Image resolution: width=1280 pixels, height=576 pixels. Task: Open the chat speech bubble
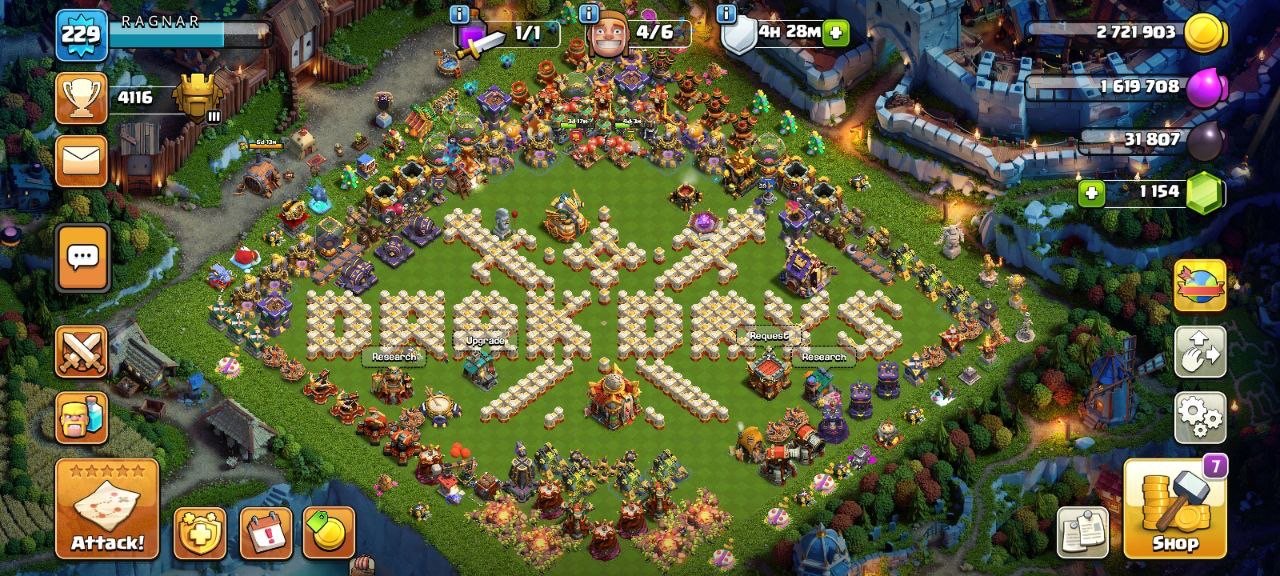(81, 258)
